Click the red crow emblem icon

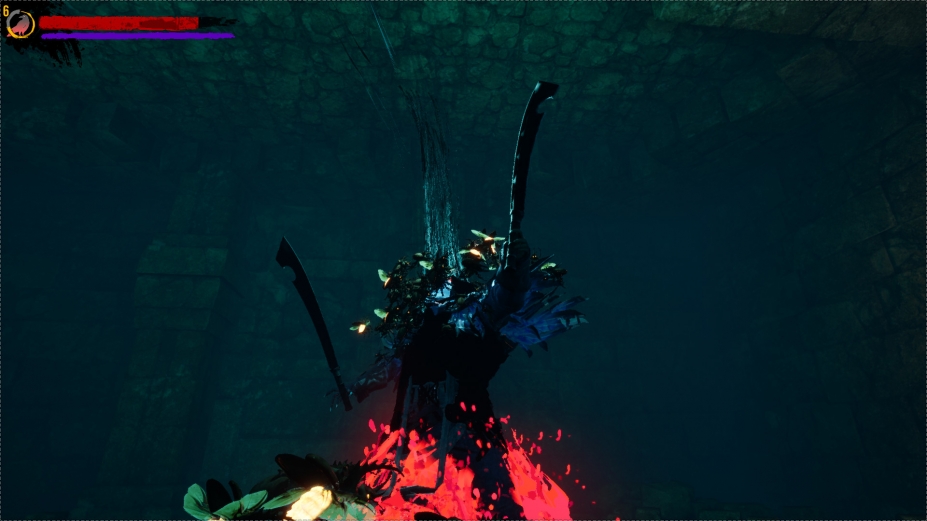coord(20,24)
